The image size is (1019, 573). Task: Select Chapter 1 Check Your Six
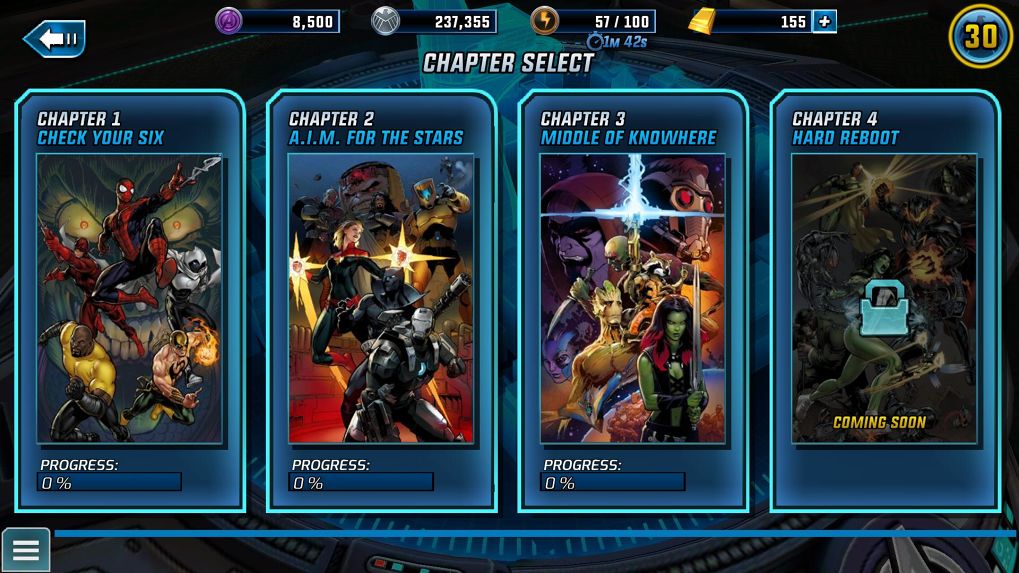coord(130,300)
